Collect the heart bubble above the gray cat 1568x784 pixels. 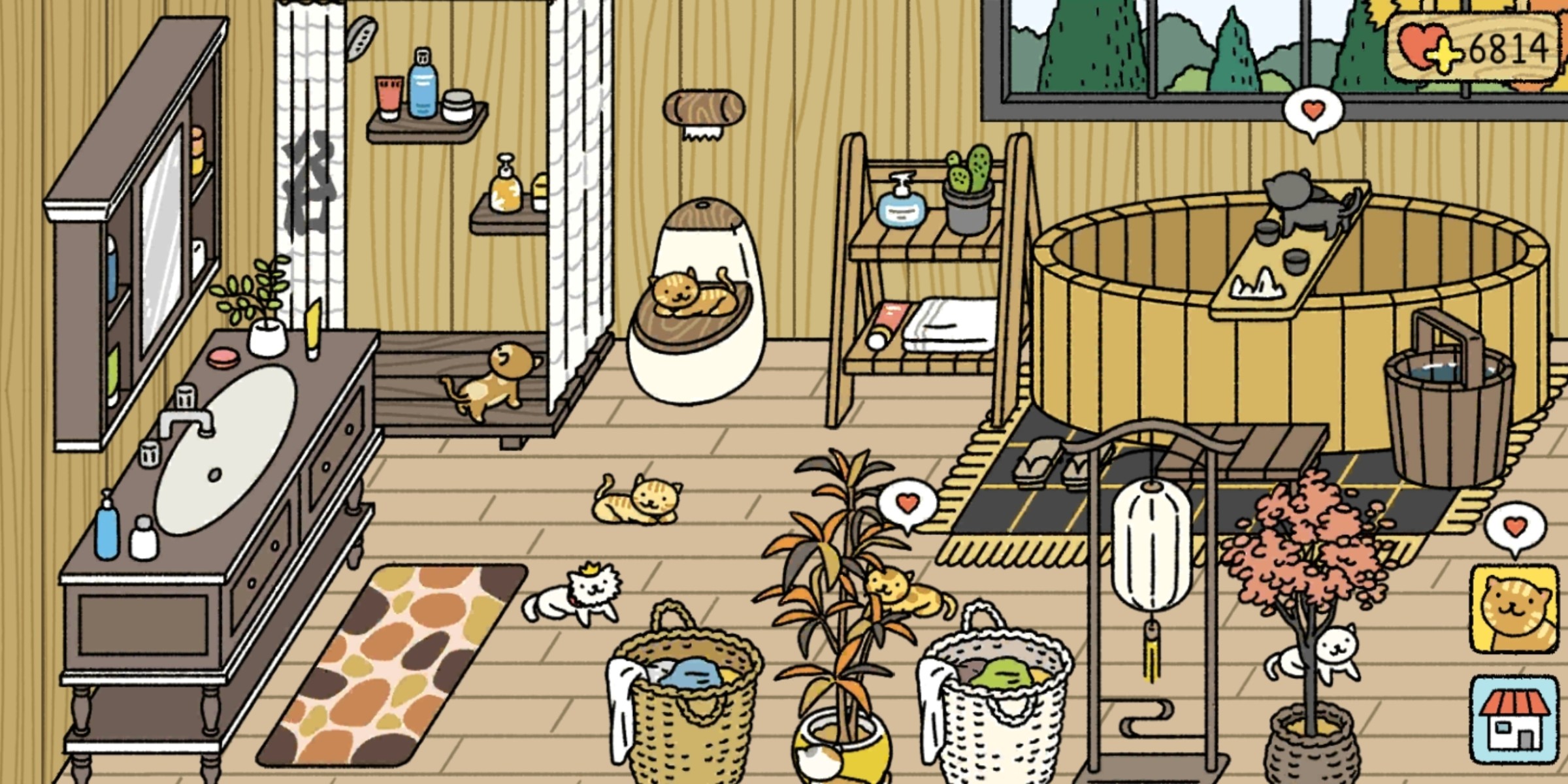1313,112
